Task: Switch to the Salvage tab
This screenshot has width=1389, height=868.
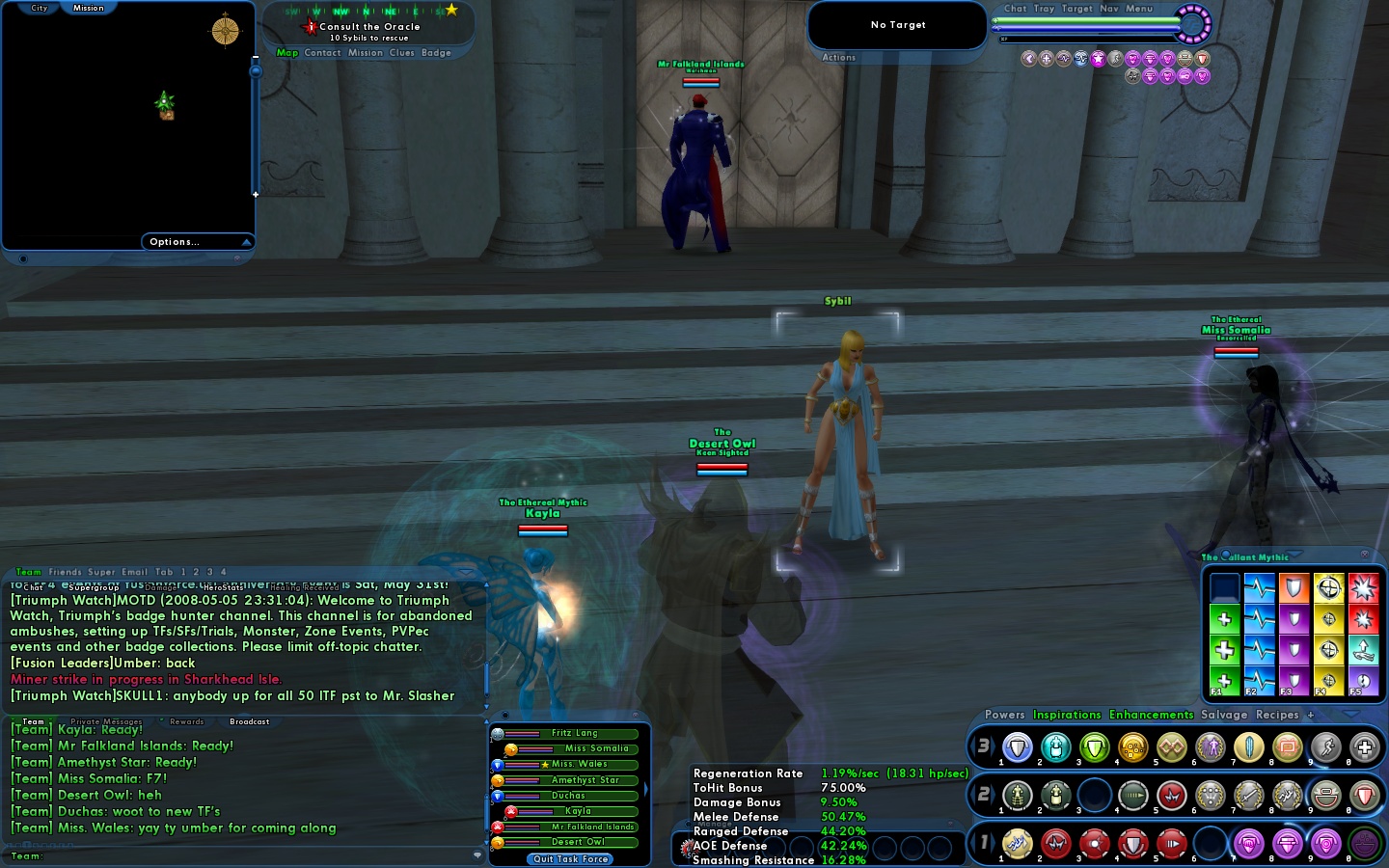Action: point(1224,716)
